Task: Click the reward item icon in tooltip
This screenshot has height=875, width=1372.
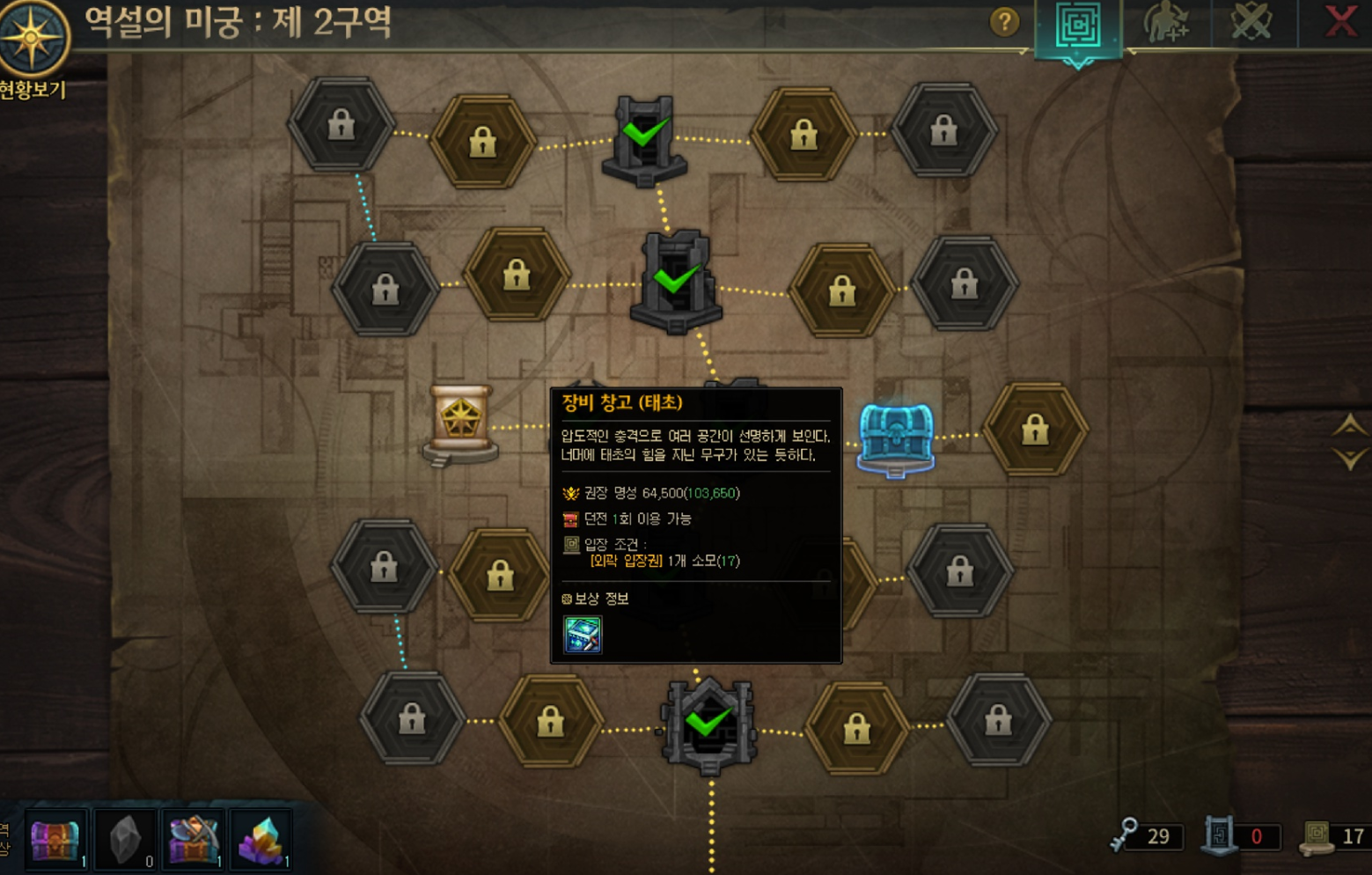Action: pyautogui.click(x=582, y=635)
